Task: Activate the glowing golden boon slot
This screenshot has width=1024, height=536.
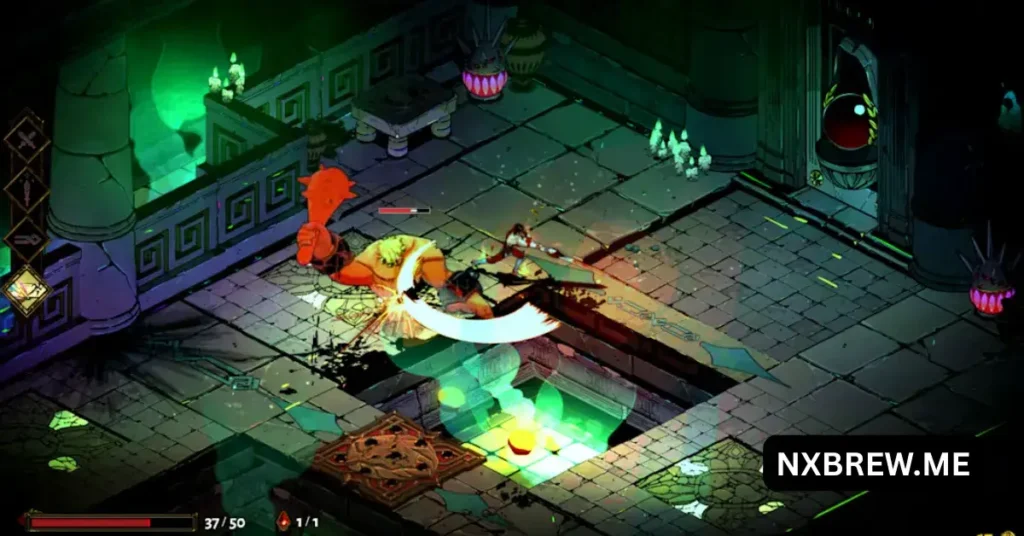Action: [x=27, y=289]
